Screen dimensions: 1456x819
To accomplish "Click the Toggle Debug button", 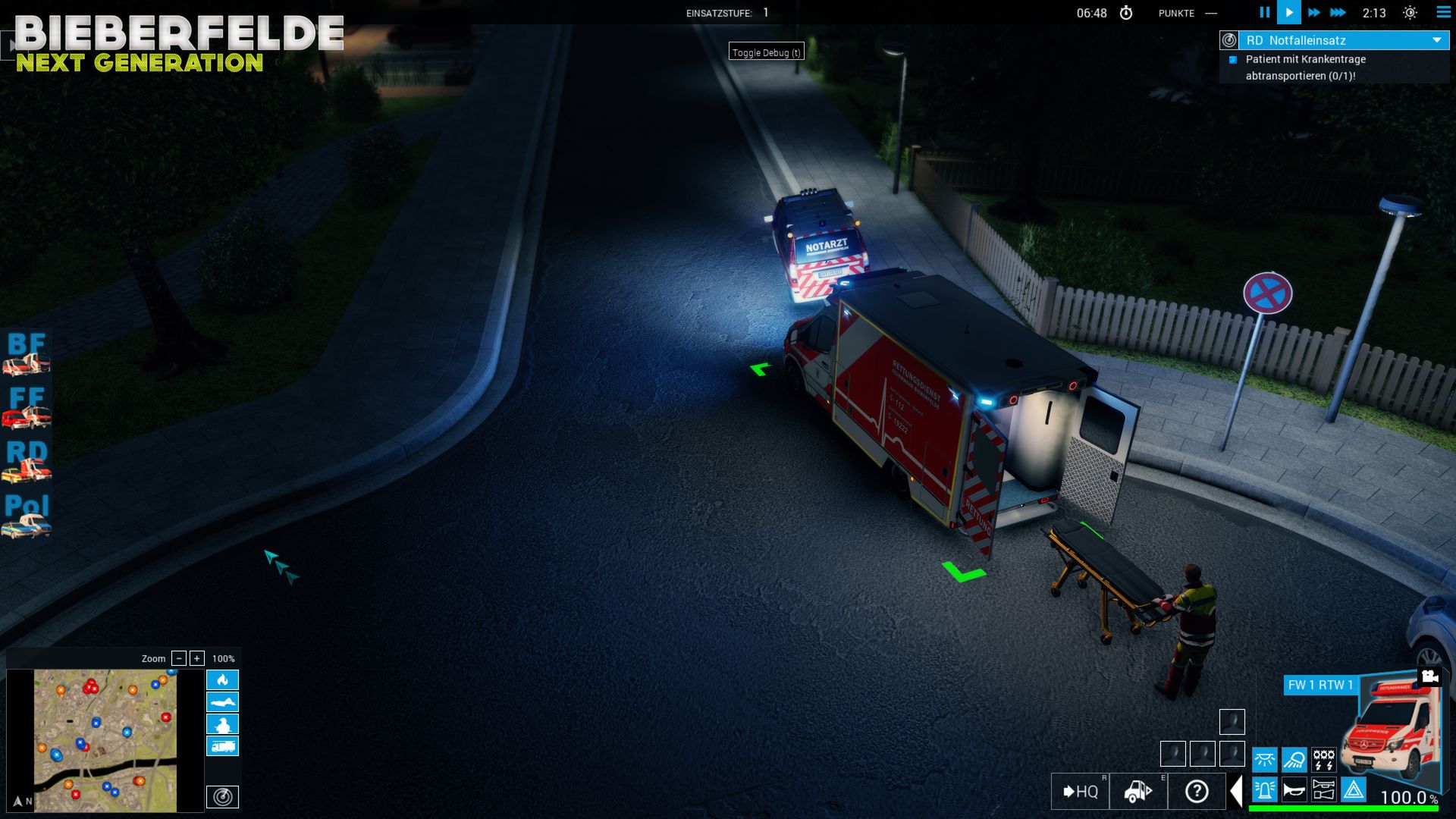I will pyautogui.click(x=766, y=52).
